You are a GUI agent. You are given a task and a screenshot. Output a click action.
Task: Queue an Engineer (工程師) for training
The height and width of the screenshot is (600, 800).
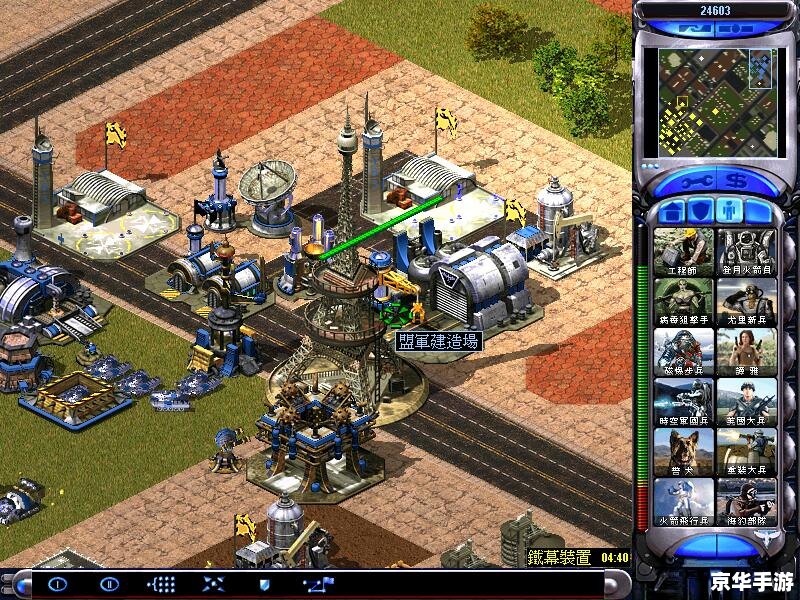[x=684, y=251]
